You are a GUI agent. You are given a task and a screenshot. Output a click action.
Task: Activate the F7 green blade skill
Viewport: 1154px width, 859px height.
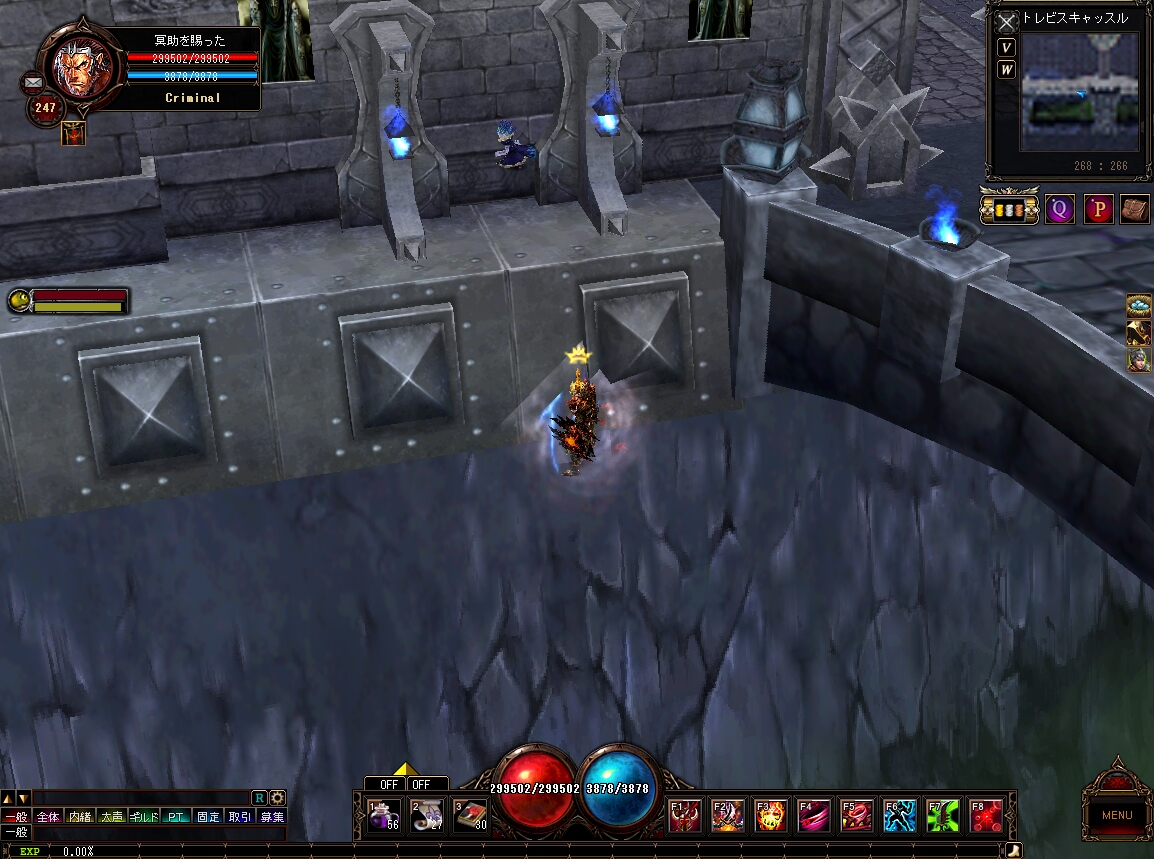pos(943,816)
